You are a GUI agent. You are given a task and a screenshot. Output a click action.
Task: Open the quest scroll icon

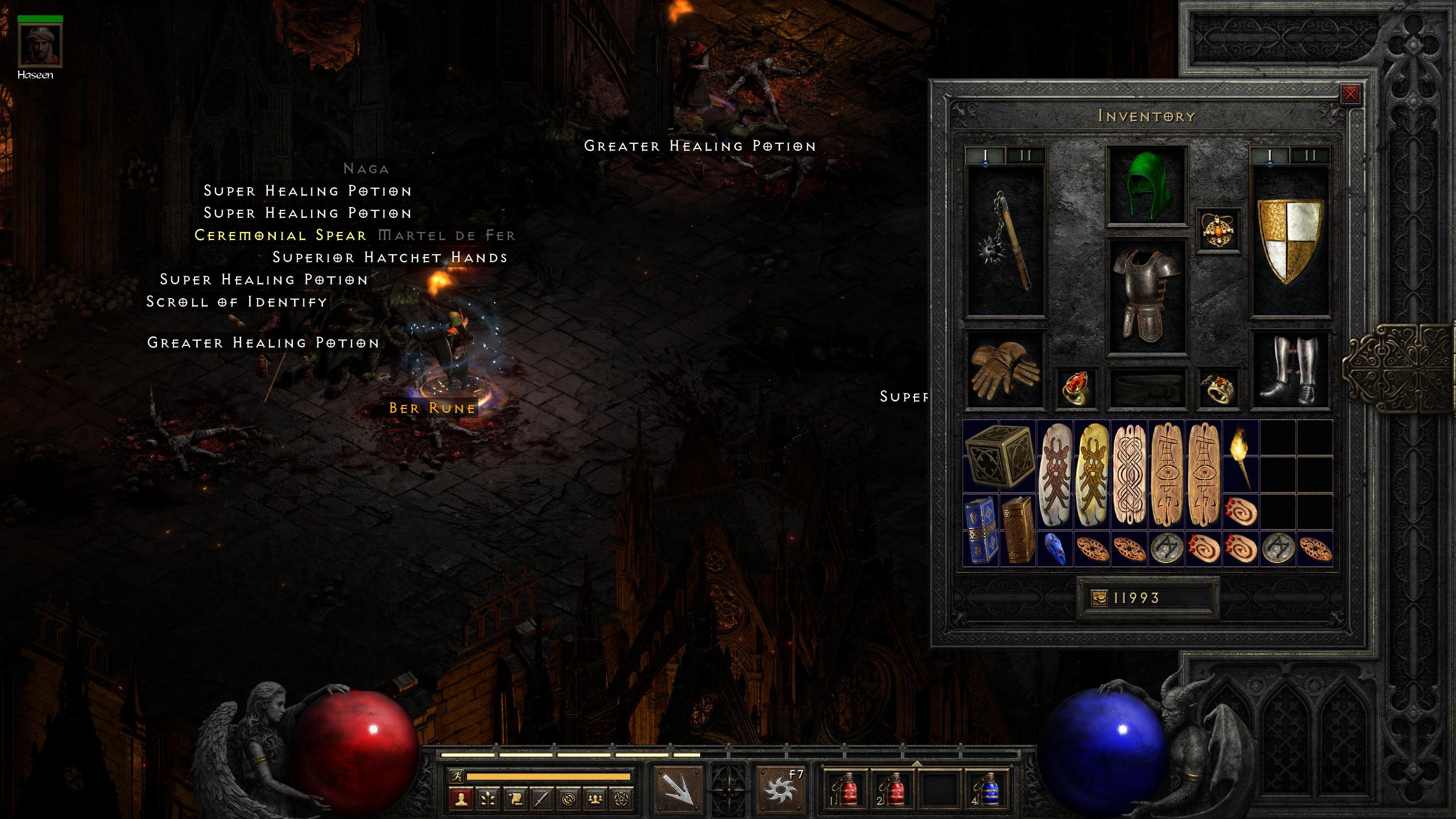(x=515, y=799)
